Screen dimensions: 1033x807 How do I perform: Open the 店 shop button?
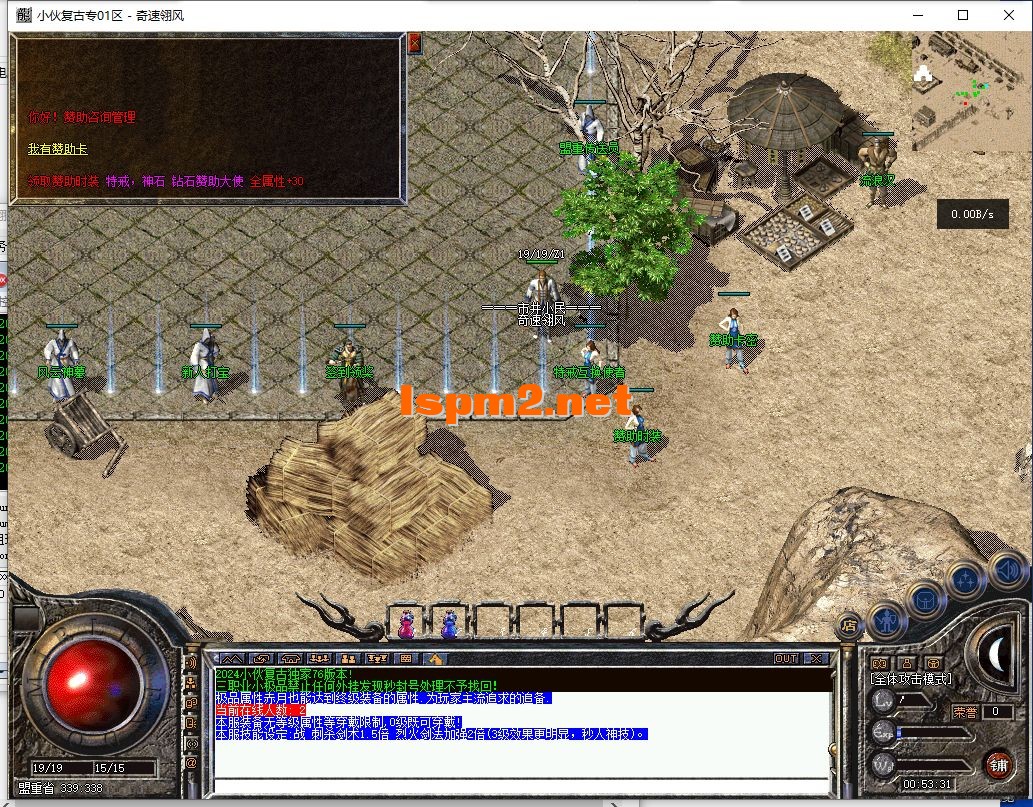click(x=849, y=626)
